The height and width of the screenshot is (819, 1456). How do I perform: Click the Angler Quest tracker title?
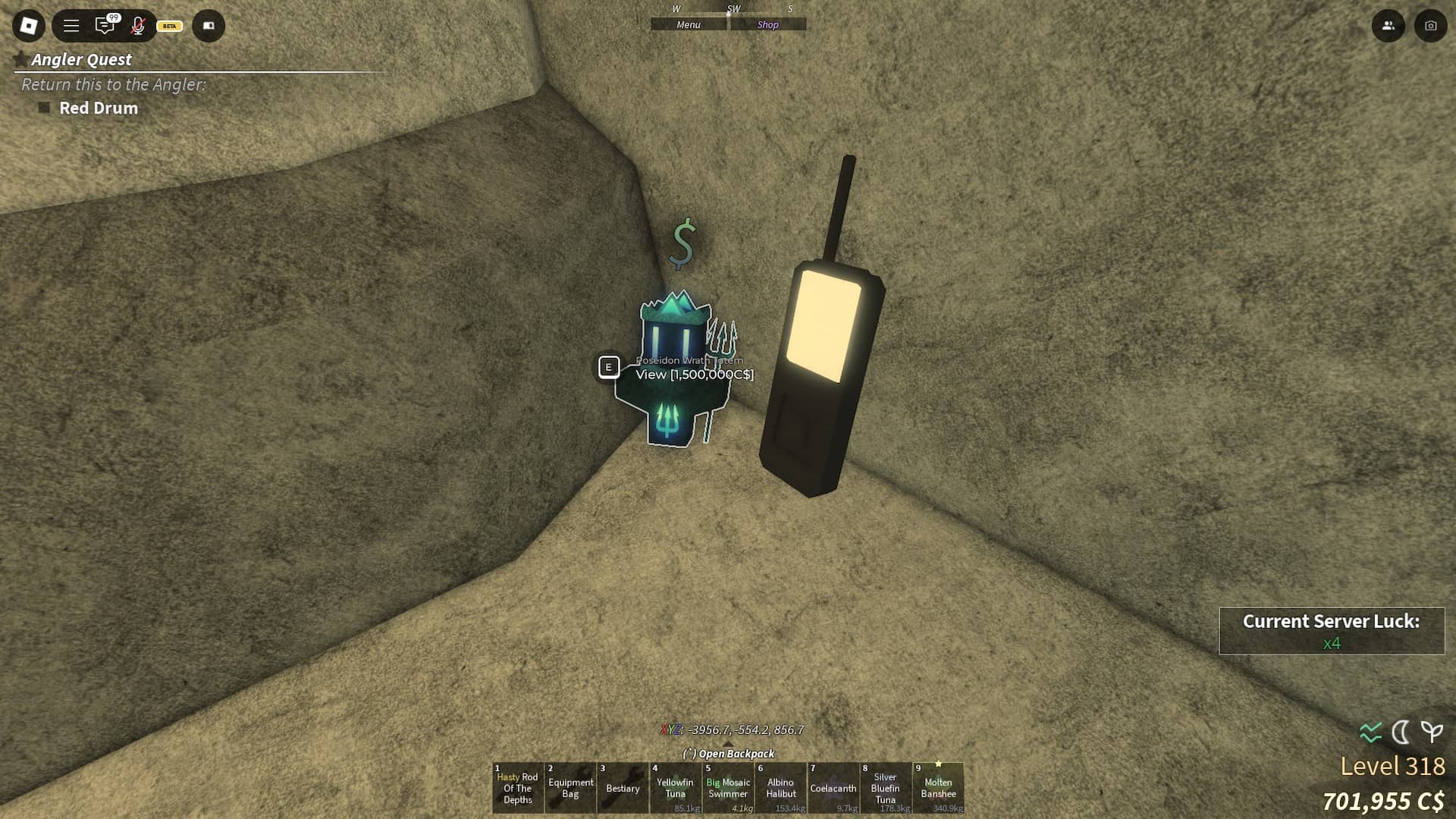(81, 59)
